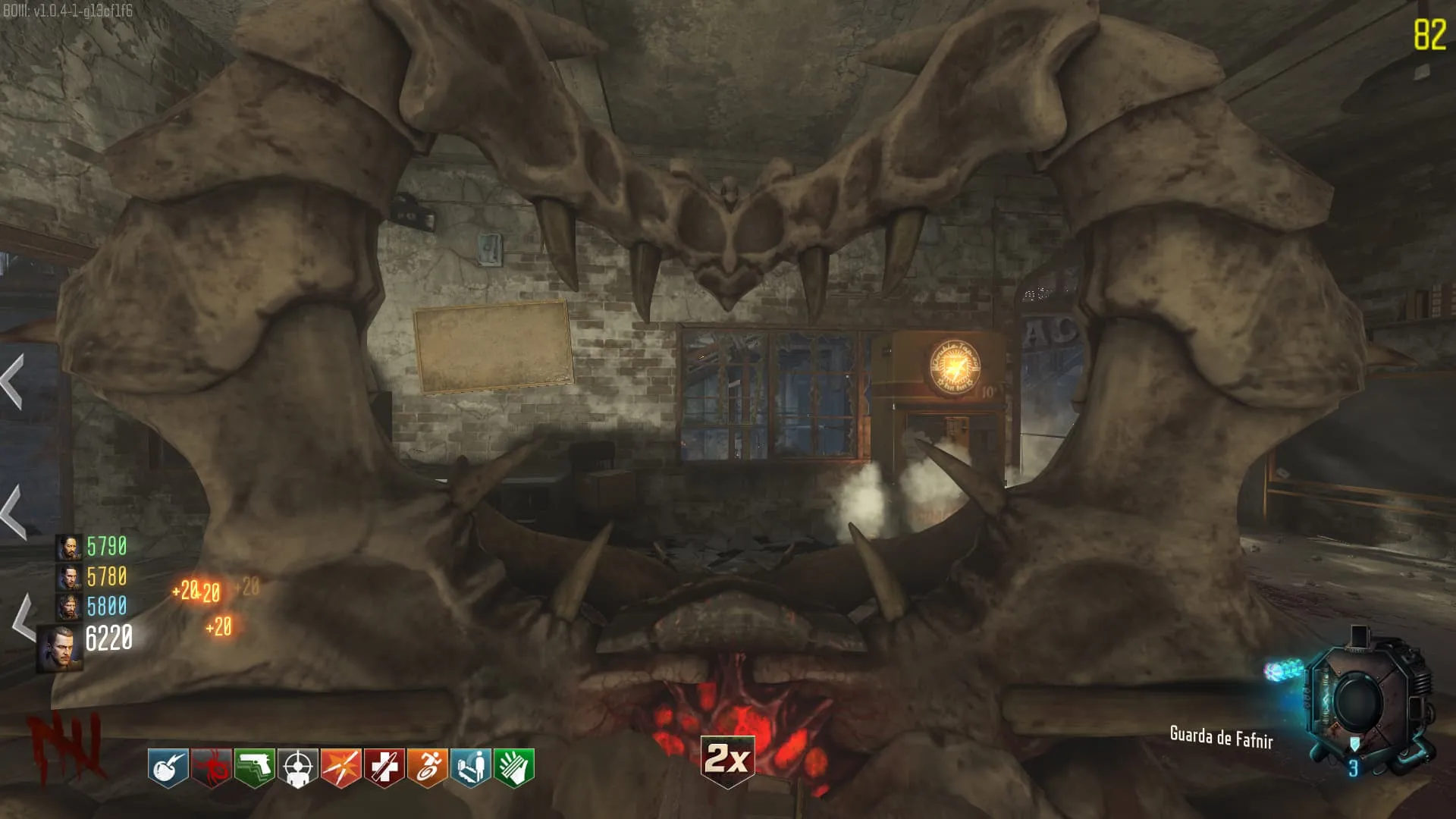This screenshot has height=819, width=1456.
Task: Click the glowing blue grenade icon
Action: [1284, 670]
